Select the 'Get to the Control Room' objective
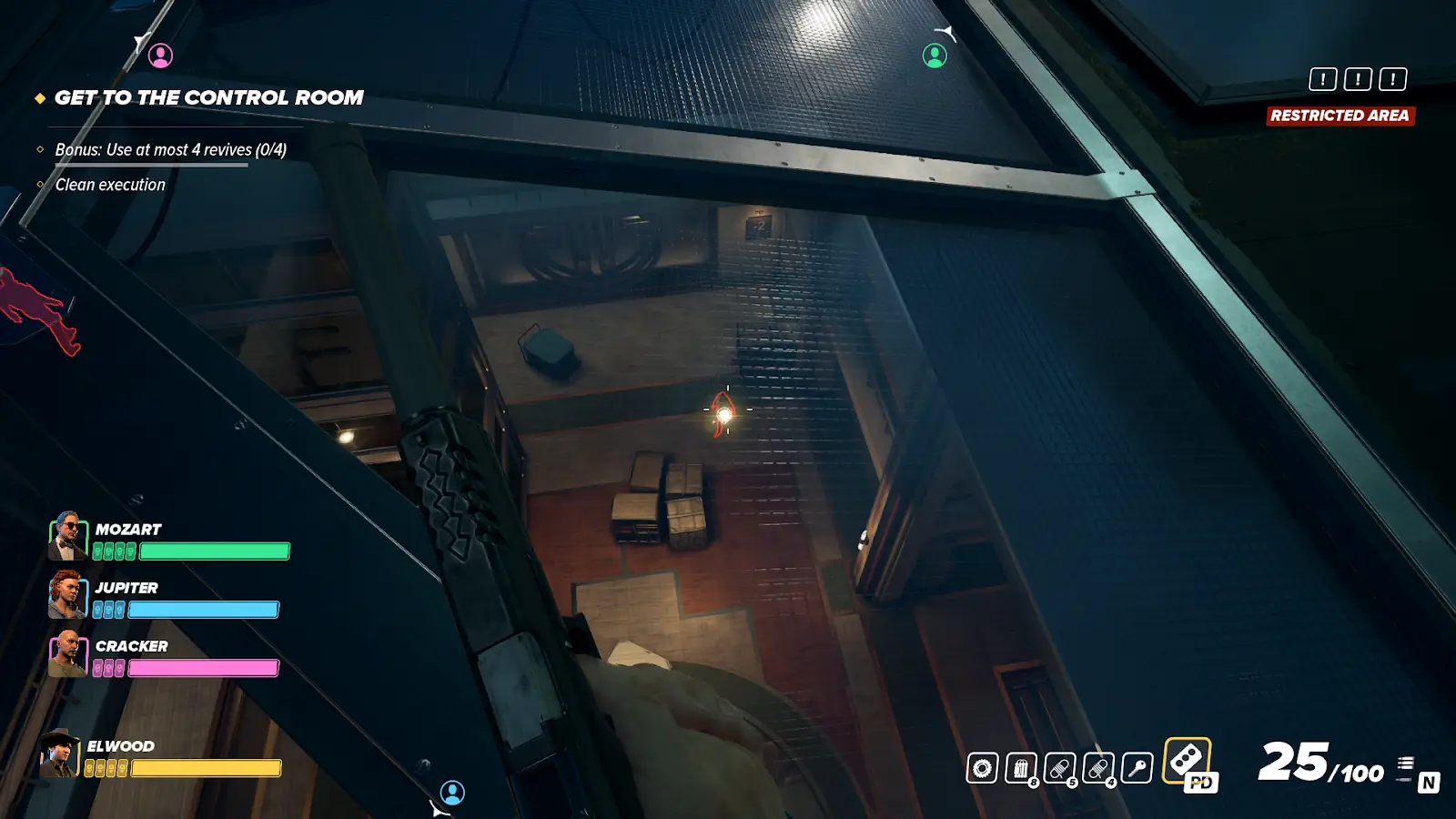1456x819 pixels. pos(208,97)
